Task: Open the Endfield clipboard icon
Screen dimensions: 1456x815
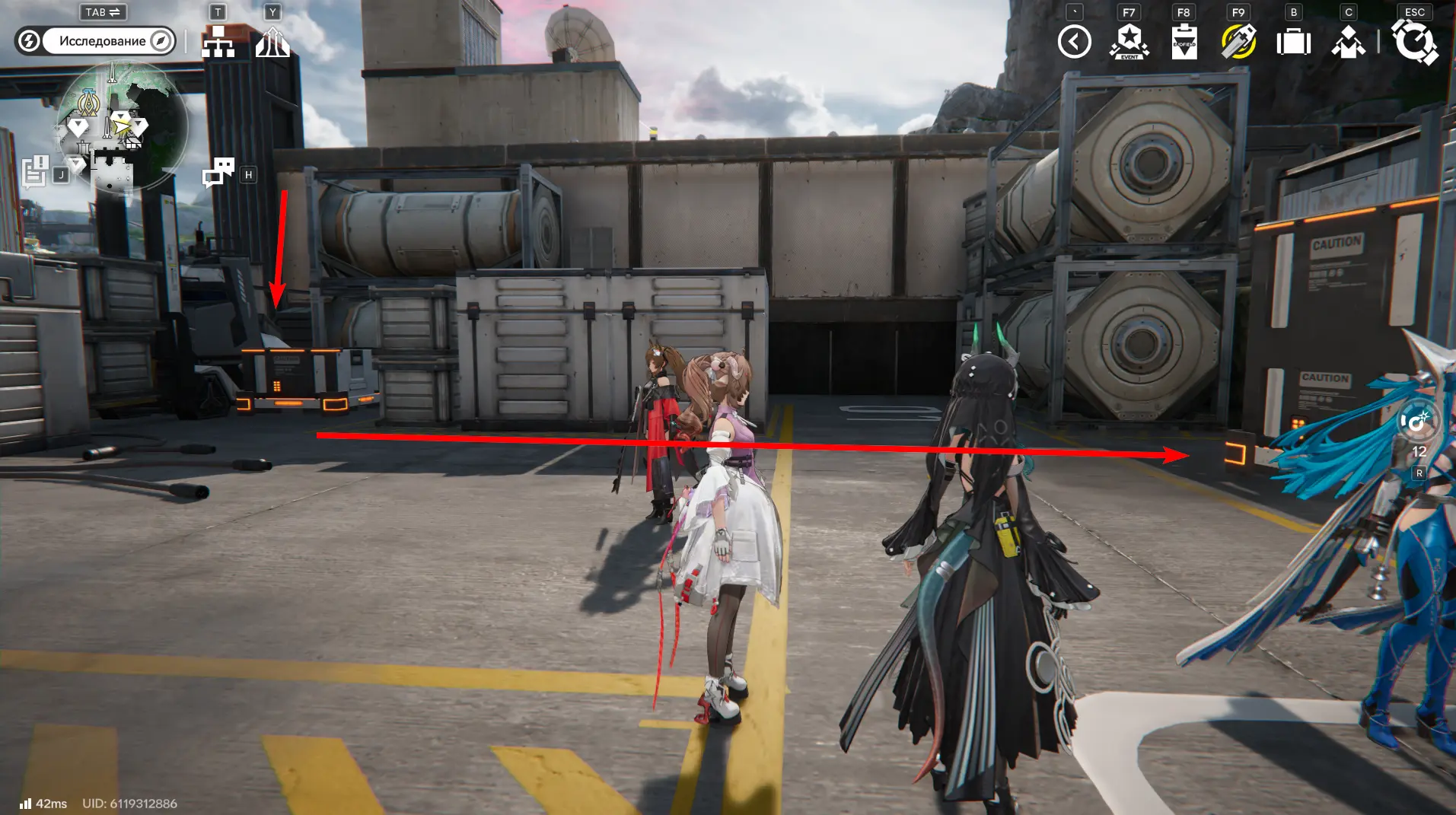Action: [1184, 42]
